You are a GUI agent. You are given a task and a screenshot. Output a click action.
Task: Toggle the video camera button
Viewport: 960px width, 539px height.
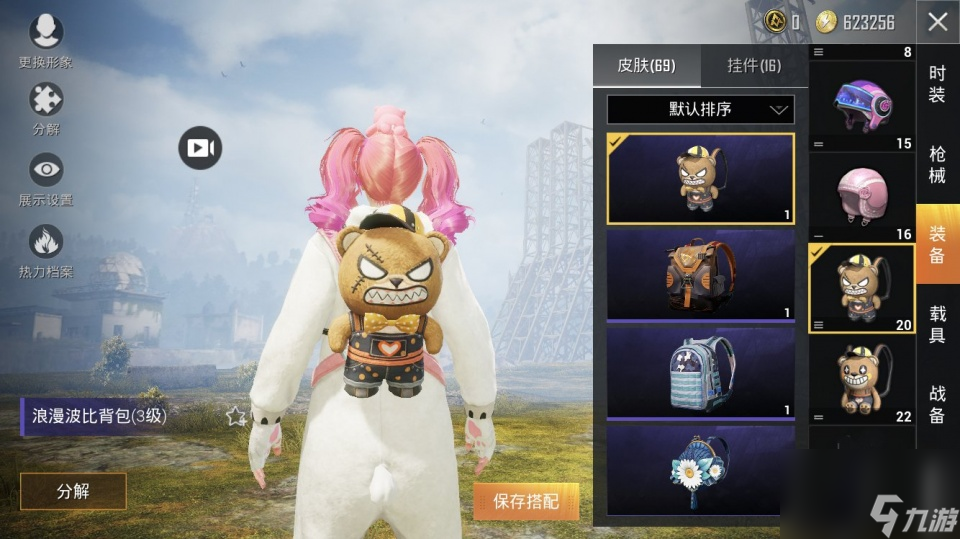pos(200,148)
